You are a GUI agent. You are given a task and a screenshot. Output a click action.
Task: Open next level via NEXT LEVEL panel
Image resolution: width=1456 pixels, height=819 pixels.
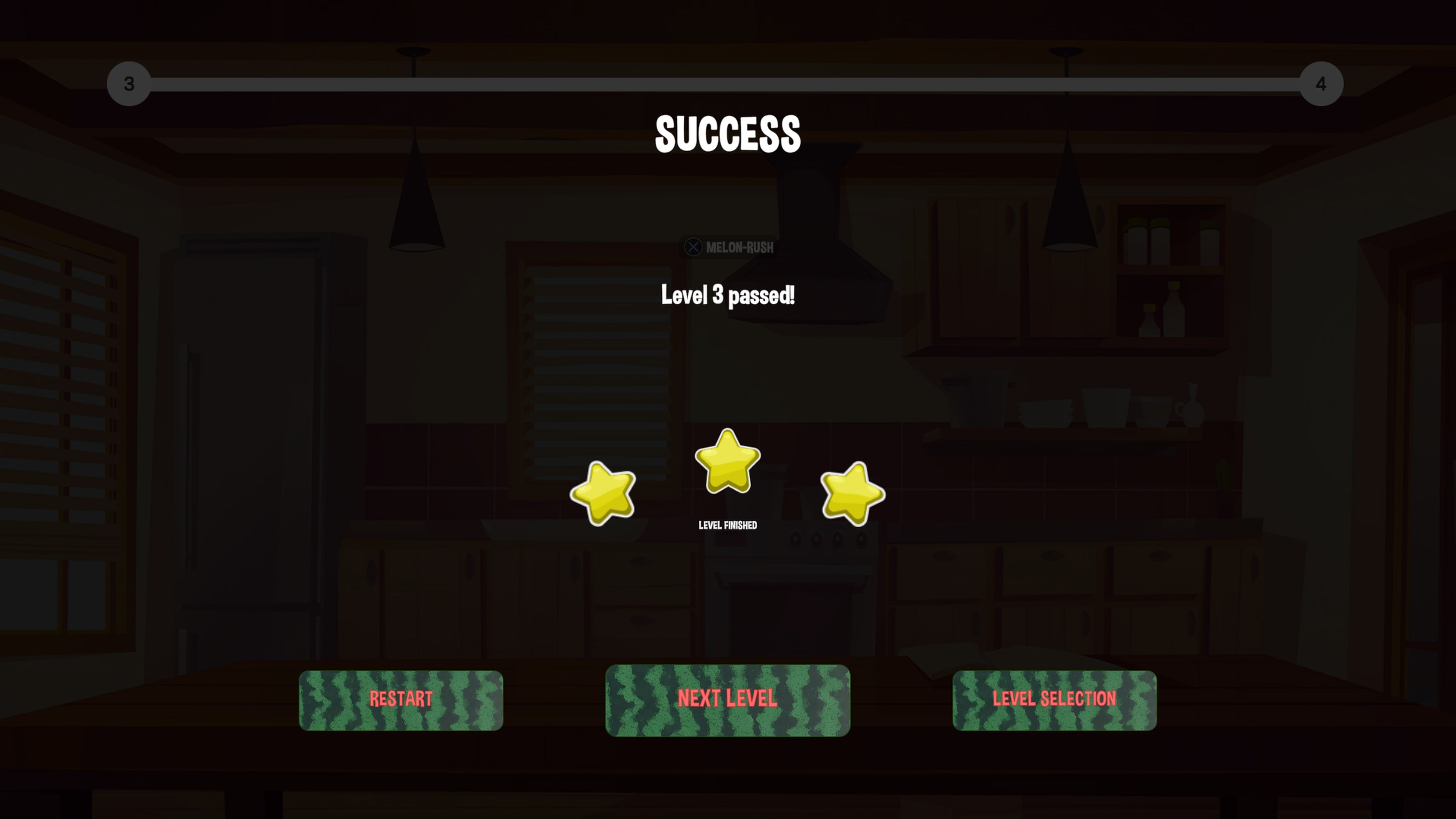click(728, 700)
